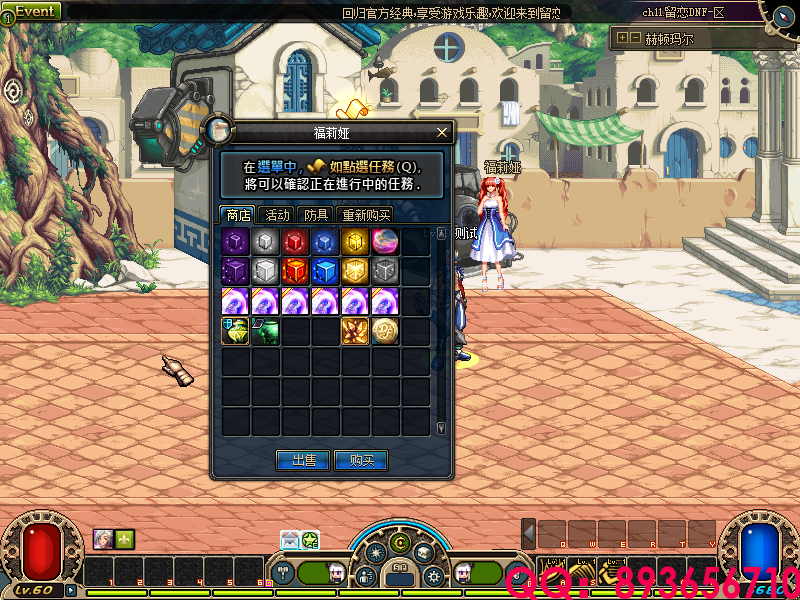
Task: Pick the gold coin shop item
Action: [x=386, y=331]
